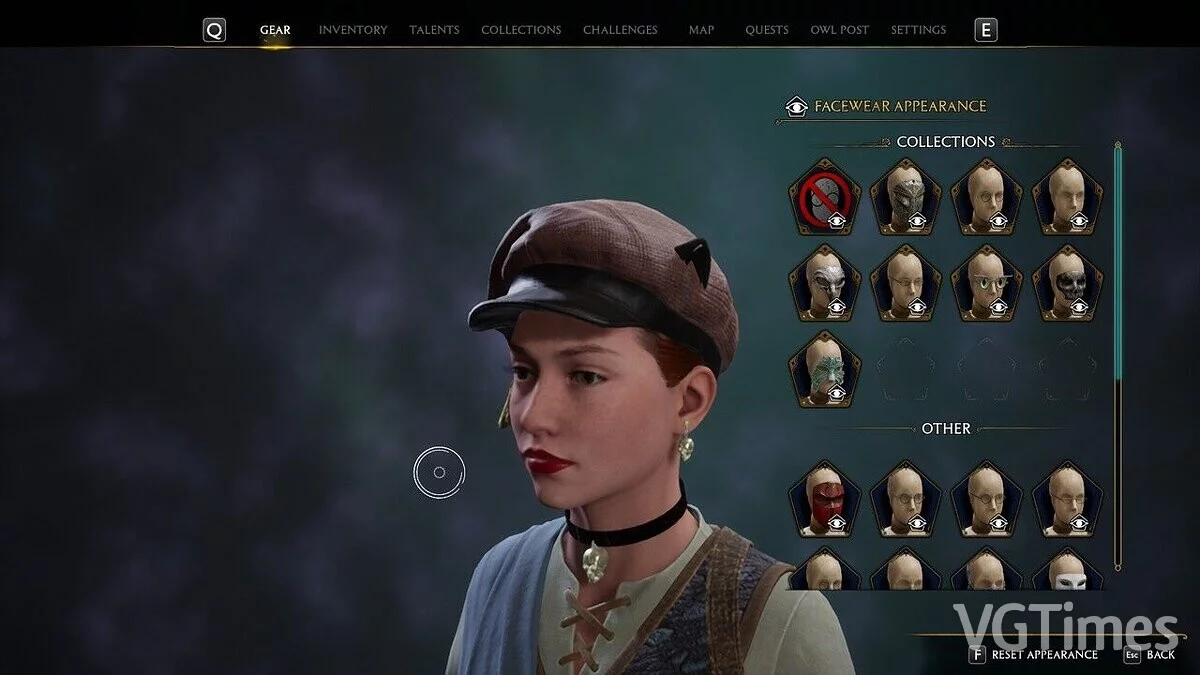This screenshot has width=1200, height=675.
Task: Go to the Challenges tab
Action: [620, 30]
